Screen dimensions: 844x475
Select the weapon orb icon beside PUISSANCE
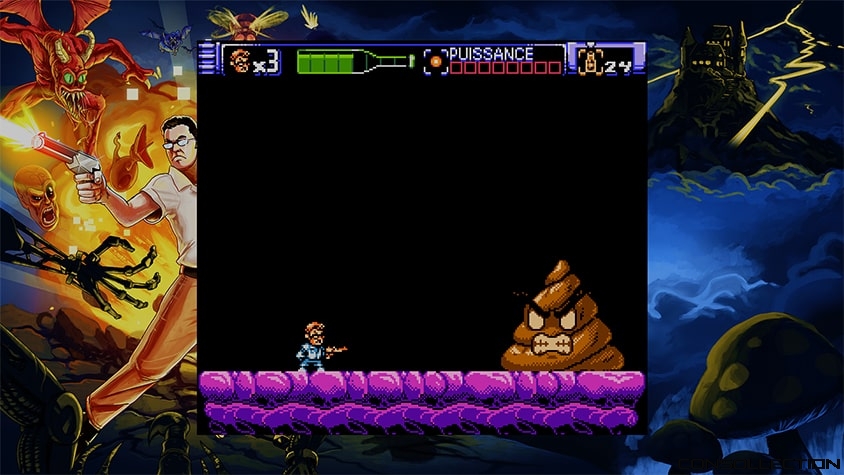[435, 61]
